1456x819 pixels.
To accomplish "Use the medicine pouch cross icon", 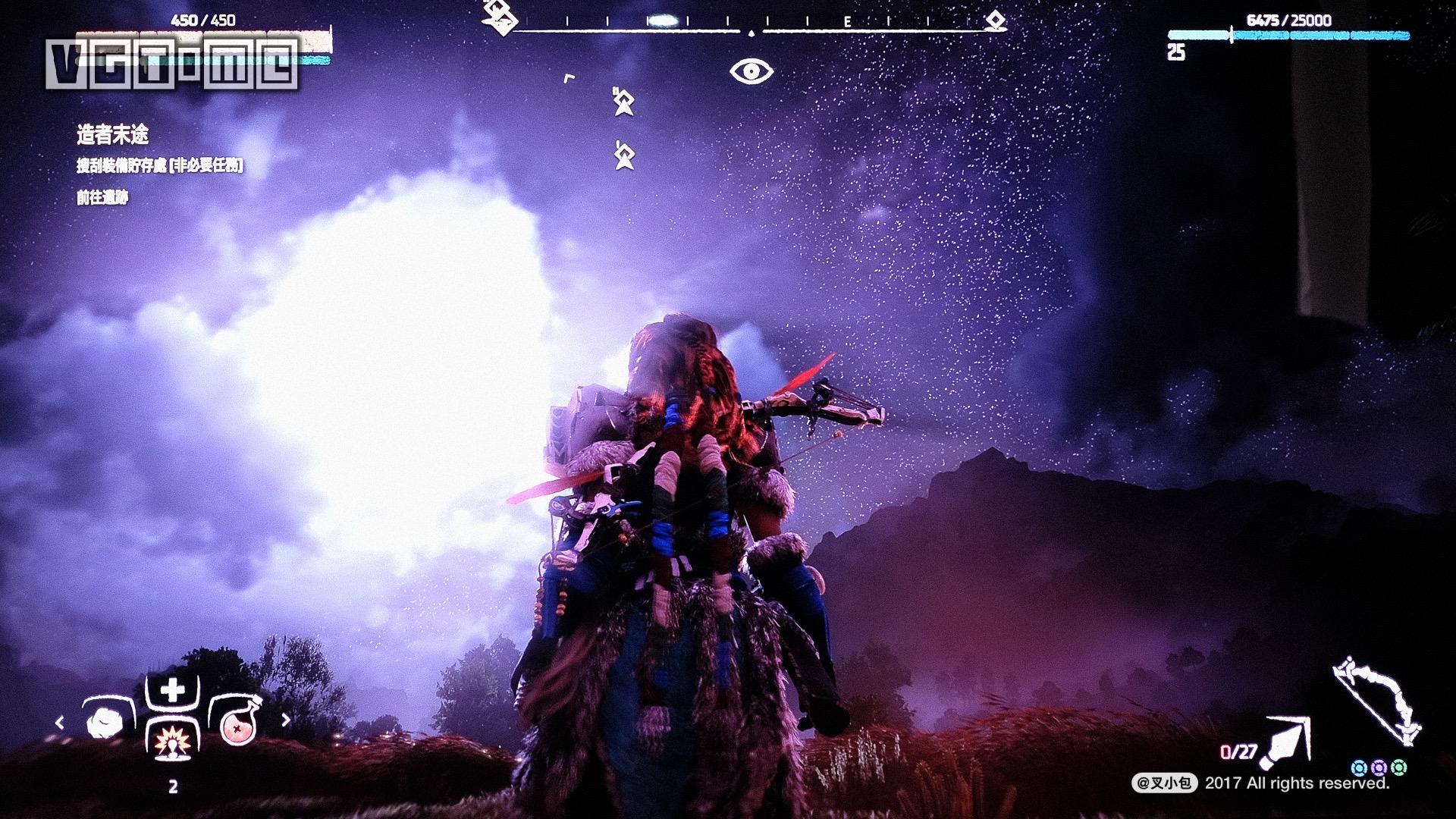I will 172,691.
